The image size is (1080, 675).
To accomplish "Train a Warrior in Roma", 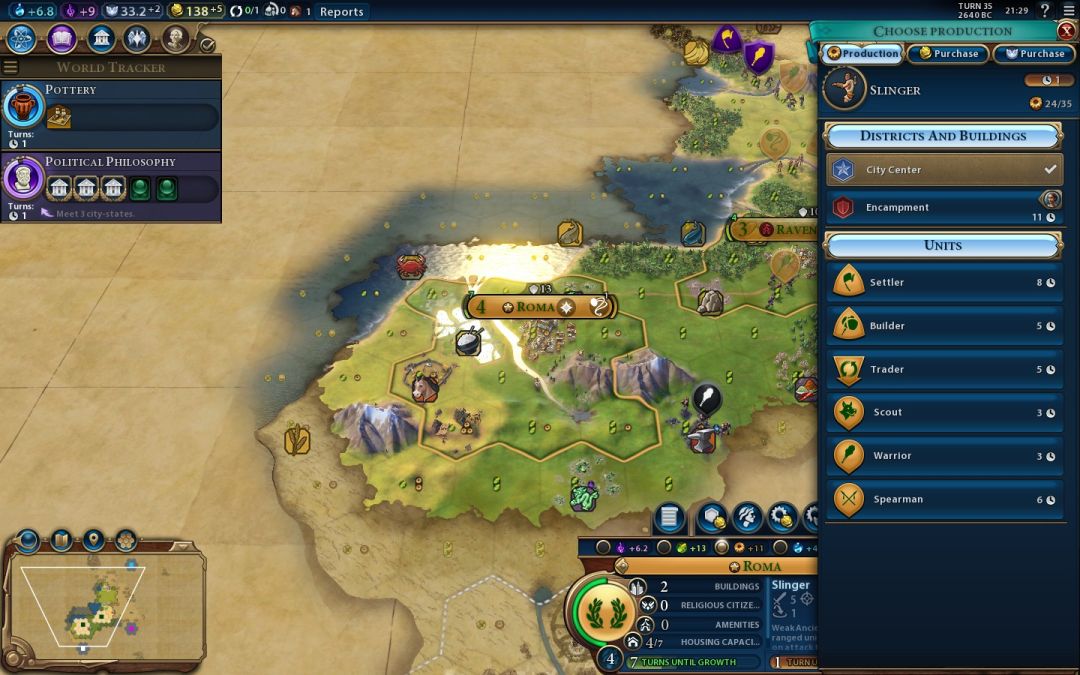I will tap(943, 456).
